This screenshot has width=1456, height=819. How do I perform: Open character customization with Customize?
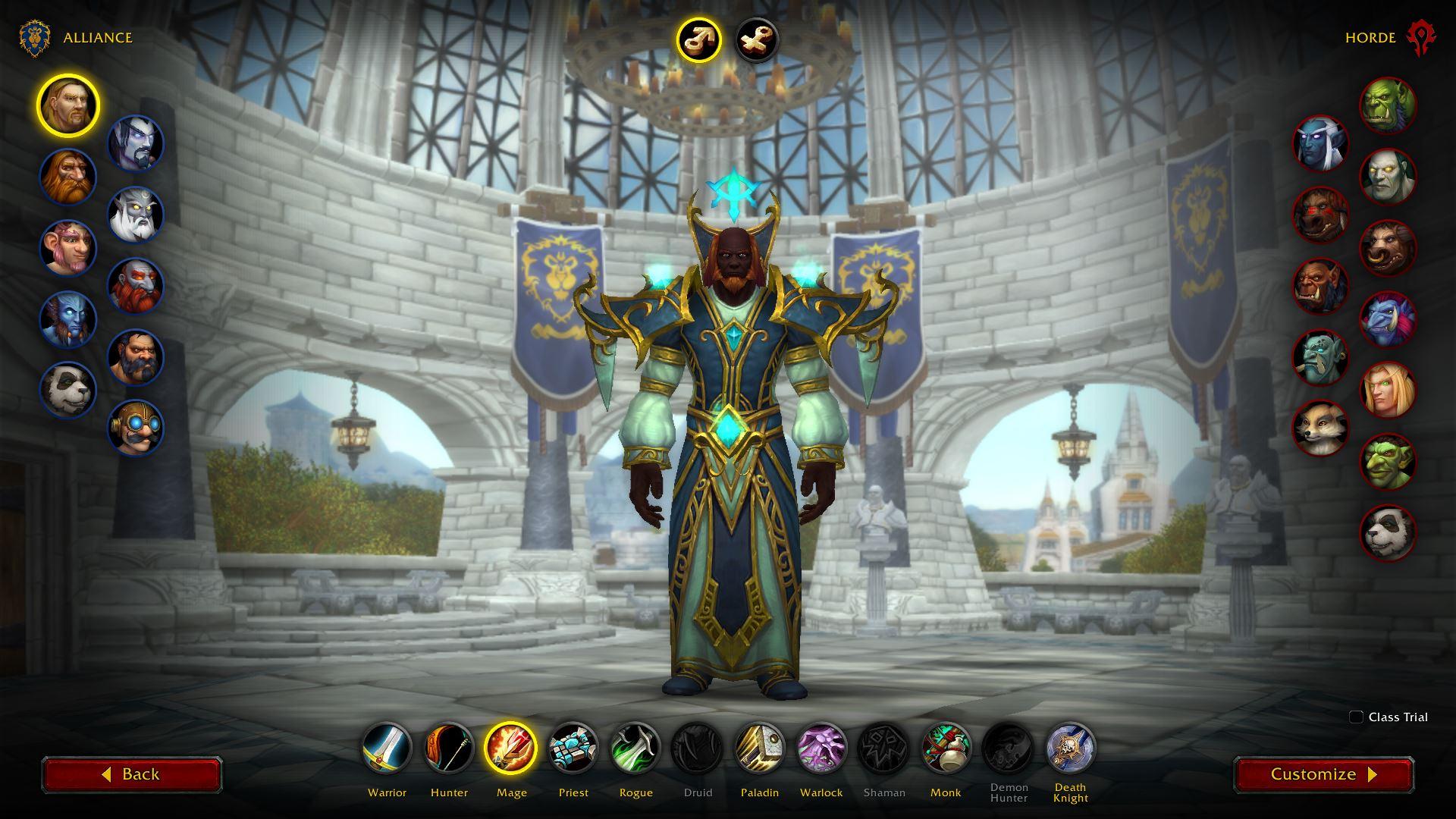(1323, 774)
